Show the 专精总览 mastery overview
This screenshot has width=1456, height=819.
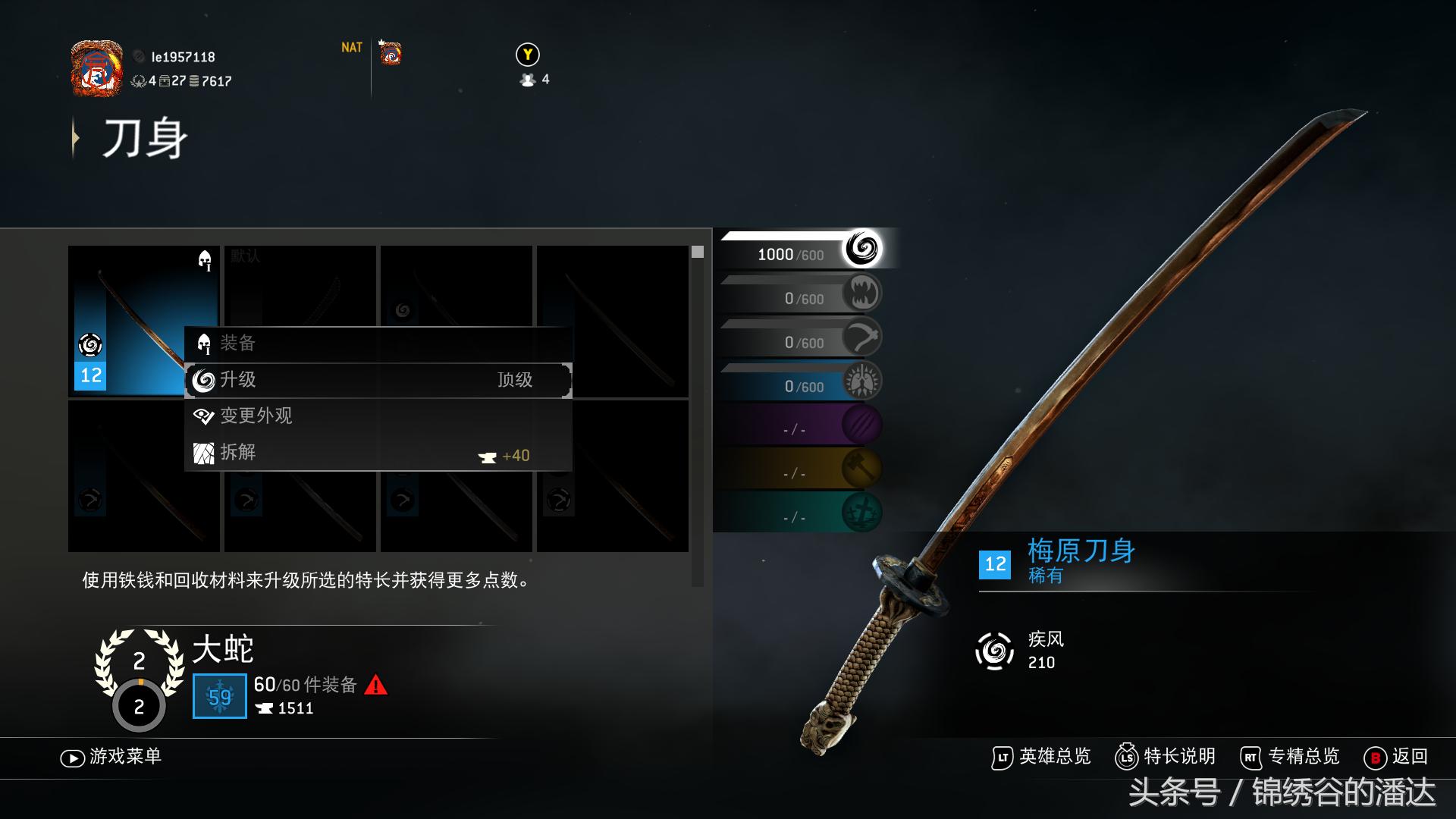(1290, 757)
